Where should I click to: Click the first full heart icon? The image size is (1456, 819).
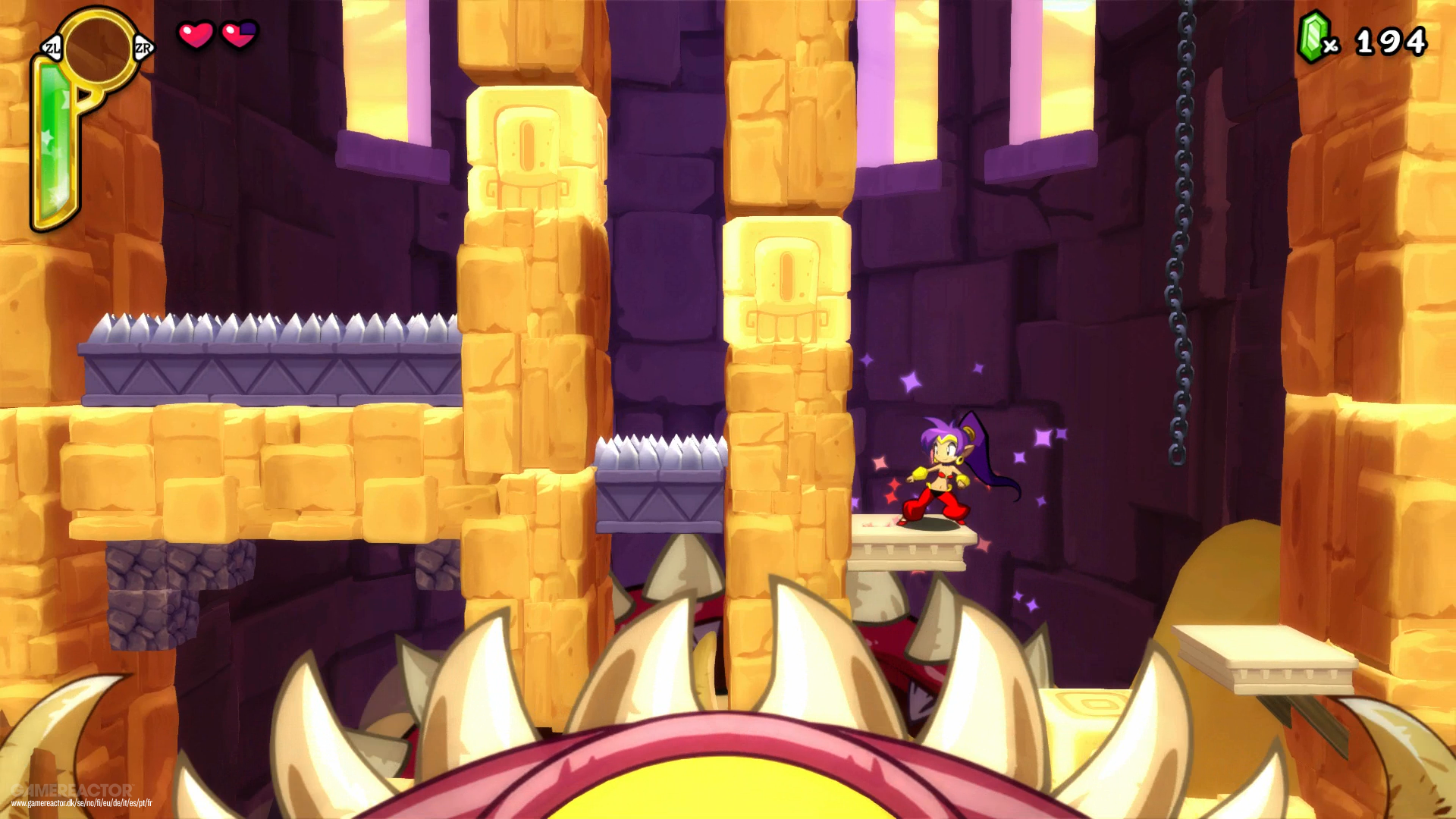(193, 34)
